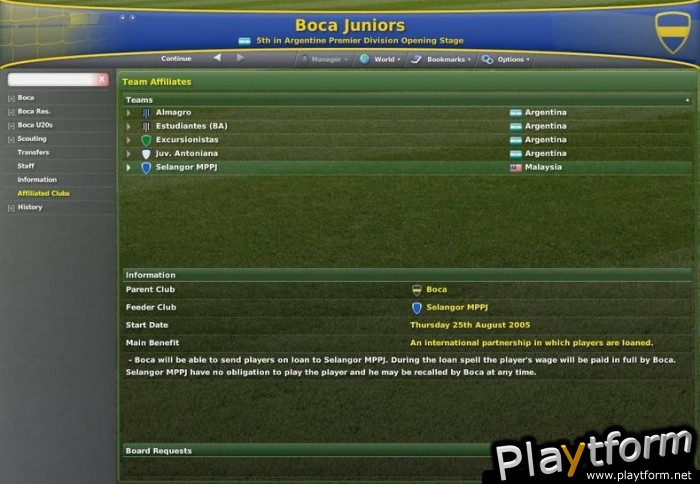The height and width of the screenshot is (484, 700).
Task: Open the World menu
Action: coord(380,59)
